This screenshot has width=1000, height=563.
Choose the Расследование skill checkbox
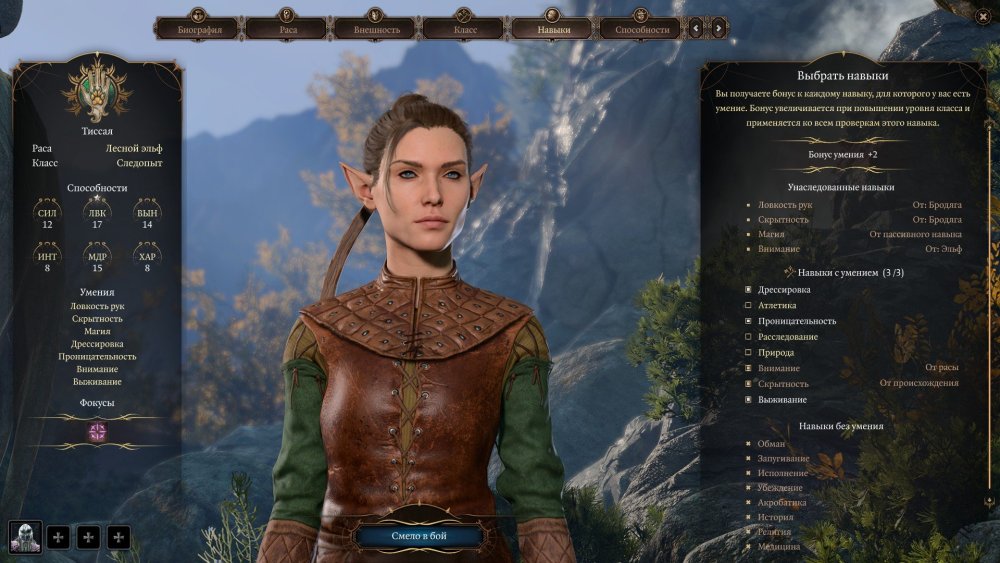point(748,337)
